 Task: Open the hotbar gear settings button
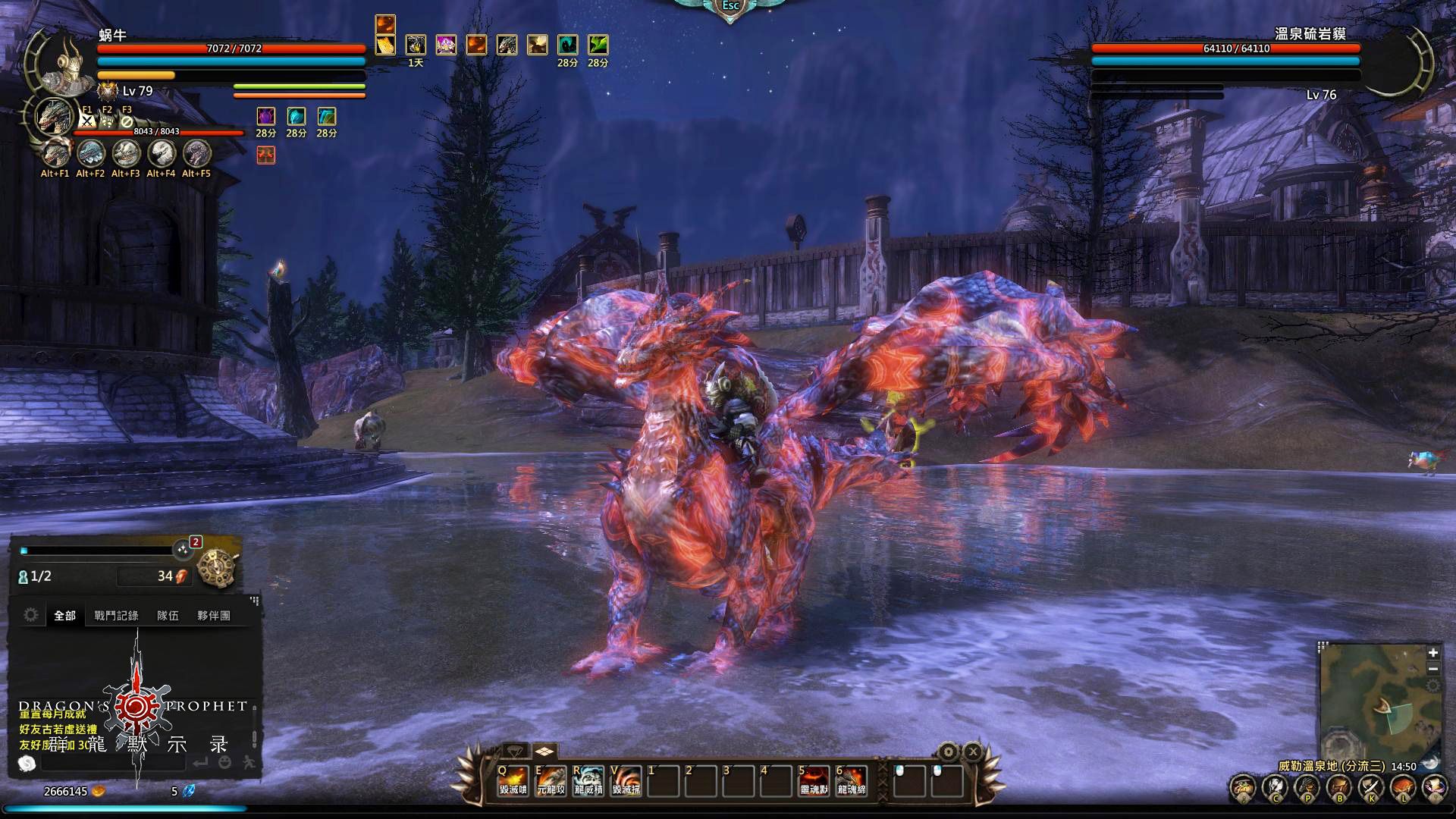(948, 752)
